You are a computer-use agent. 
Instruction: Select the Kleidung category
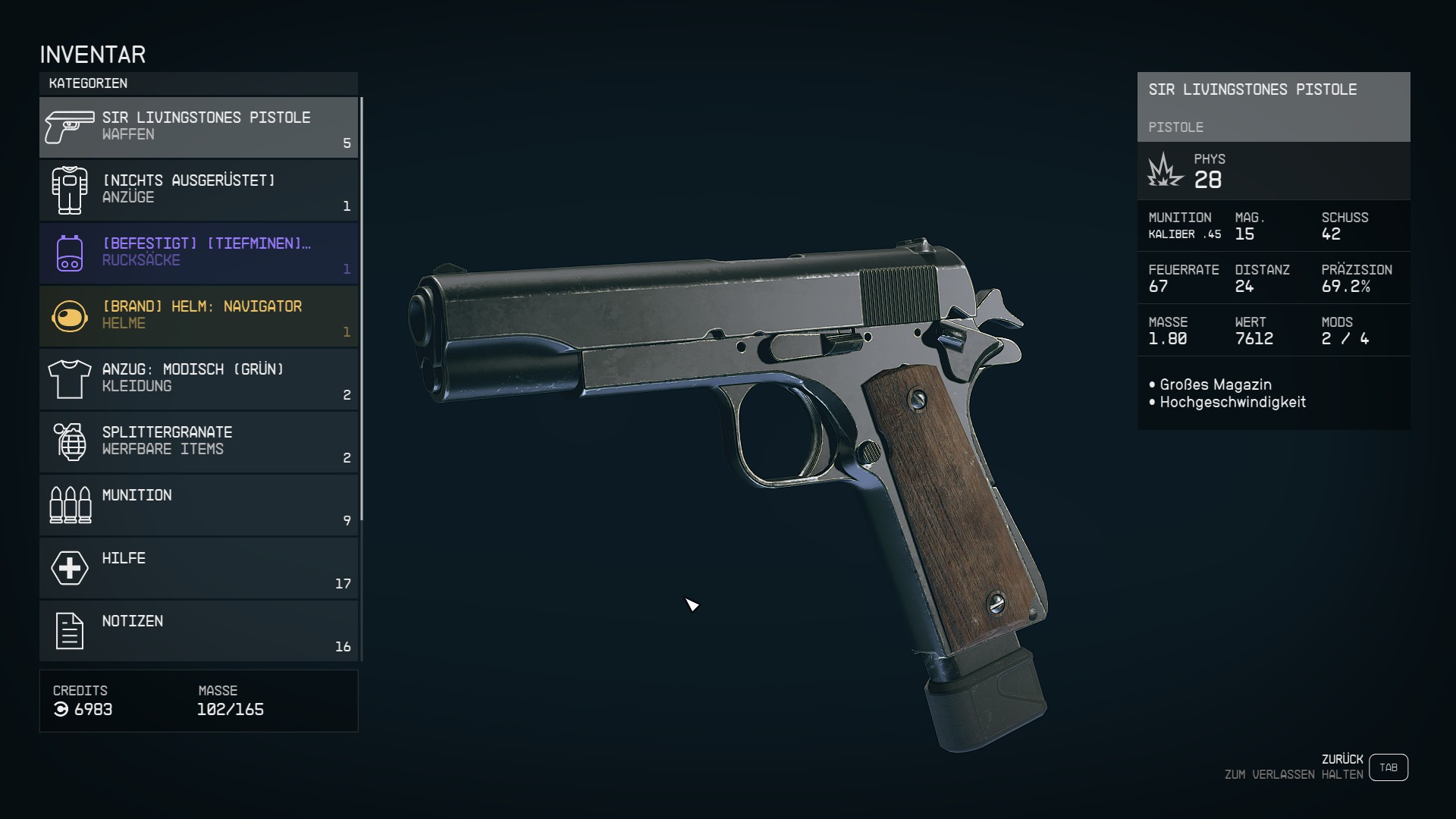[199, 379]
